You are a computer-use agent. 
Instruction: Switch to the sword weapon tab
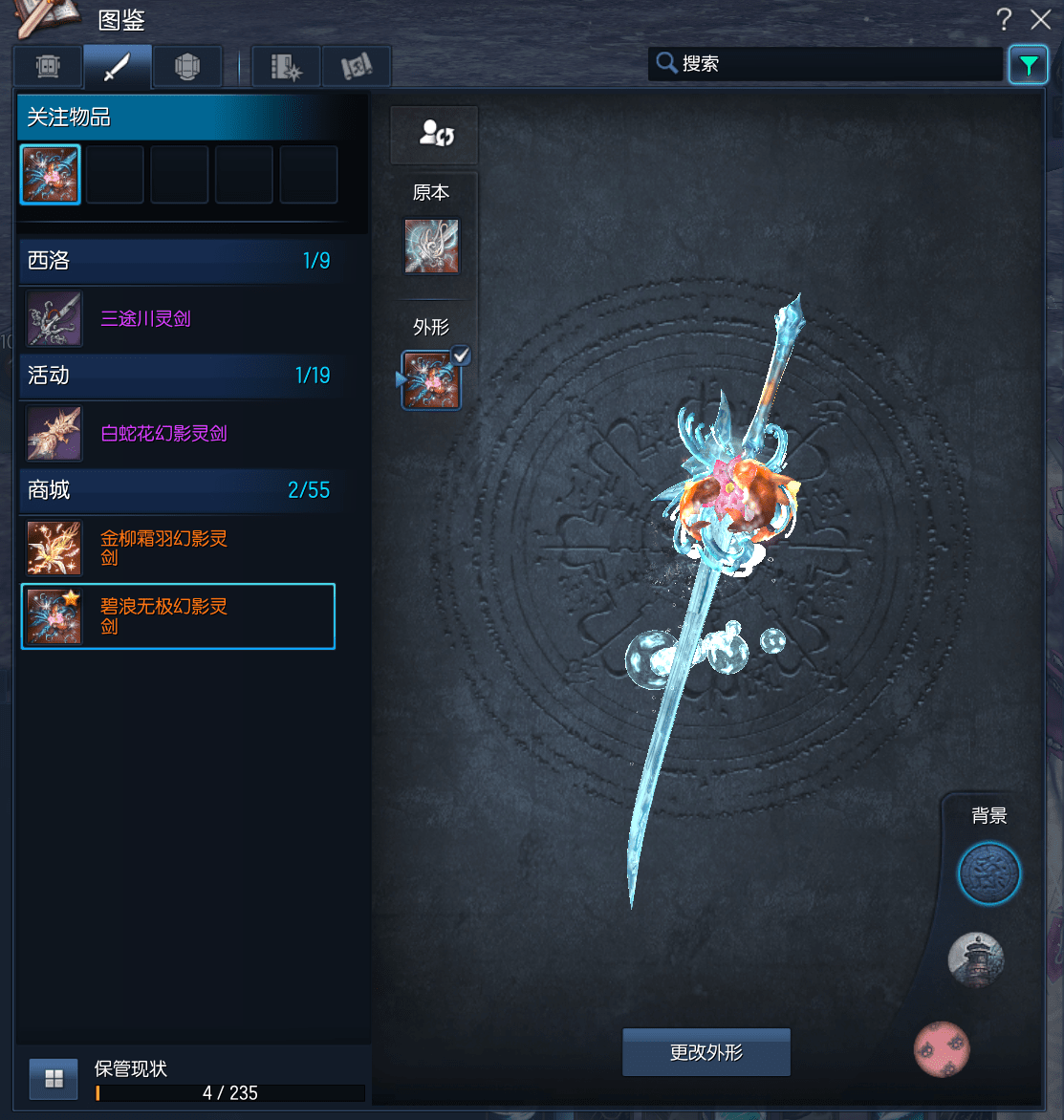[117, 67]
